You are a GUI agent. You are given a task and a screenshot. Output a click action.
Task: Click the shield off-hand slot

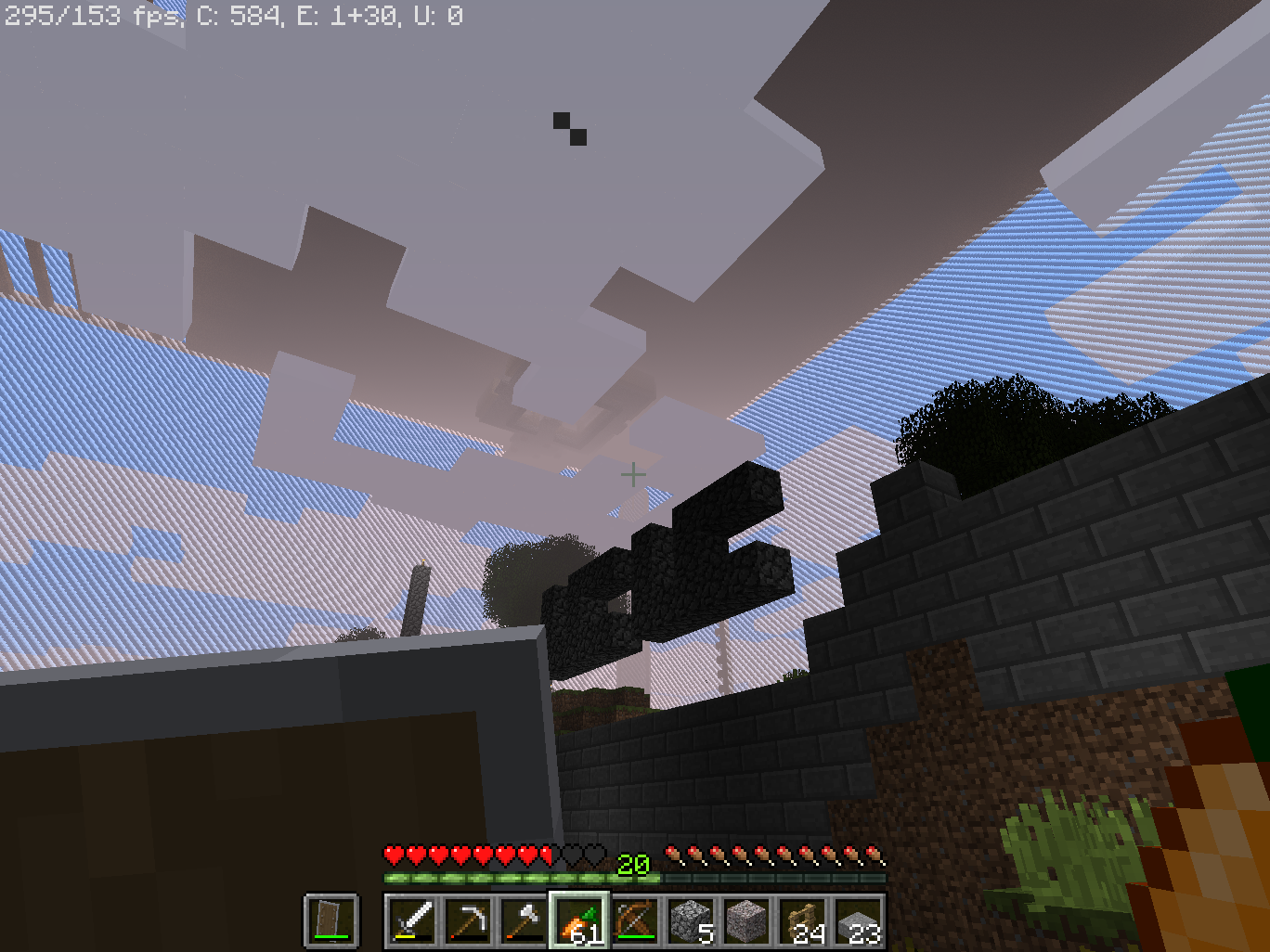click(x=331, y=921)
